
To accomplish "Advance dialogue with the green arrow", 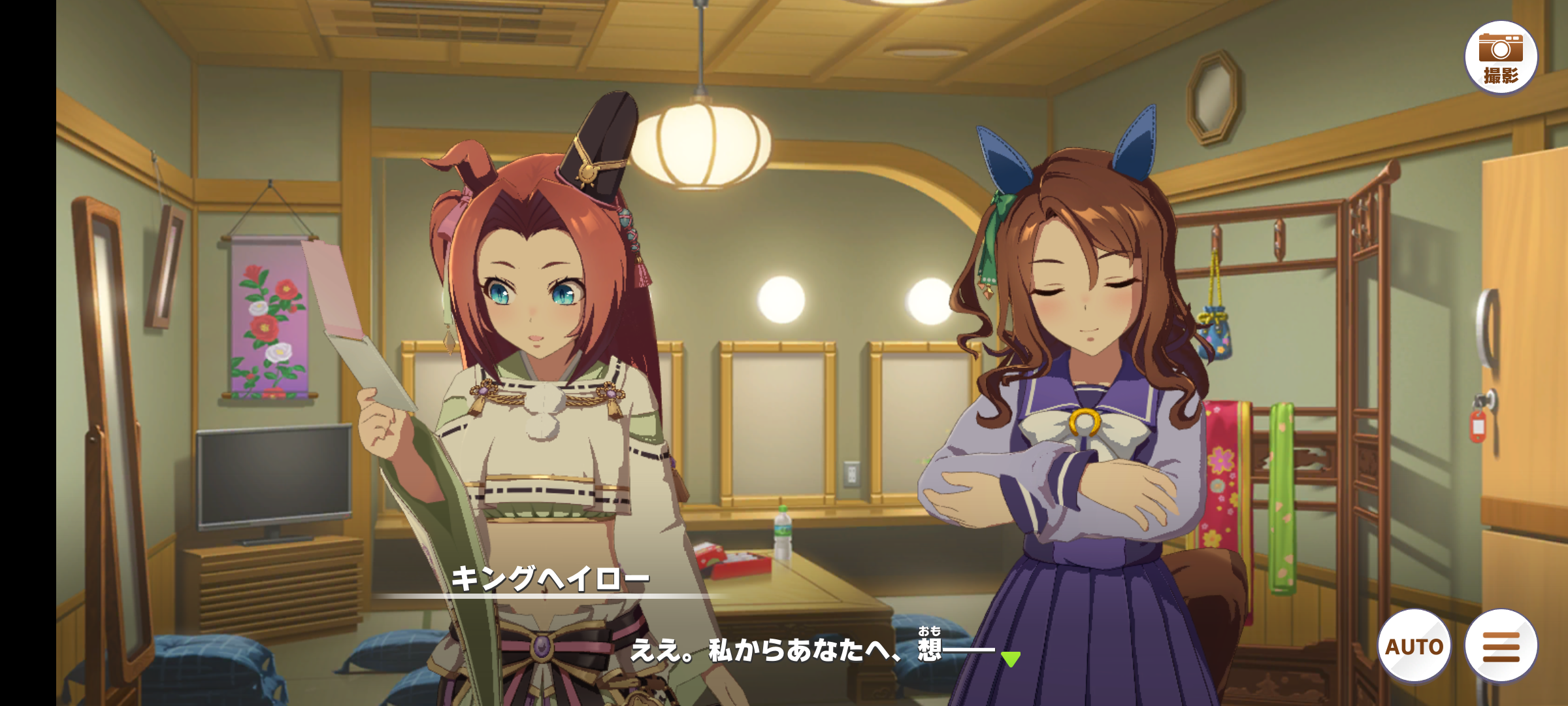I will (1010, 658).
